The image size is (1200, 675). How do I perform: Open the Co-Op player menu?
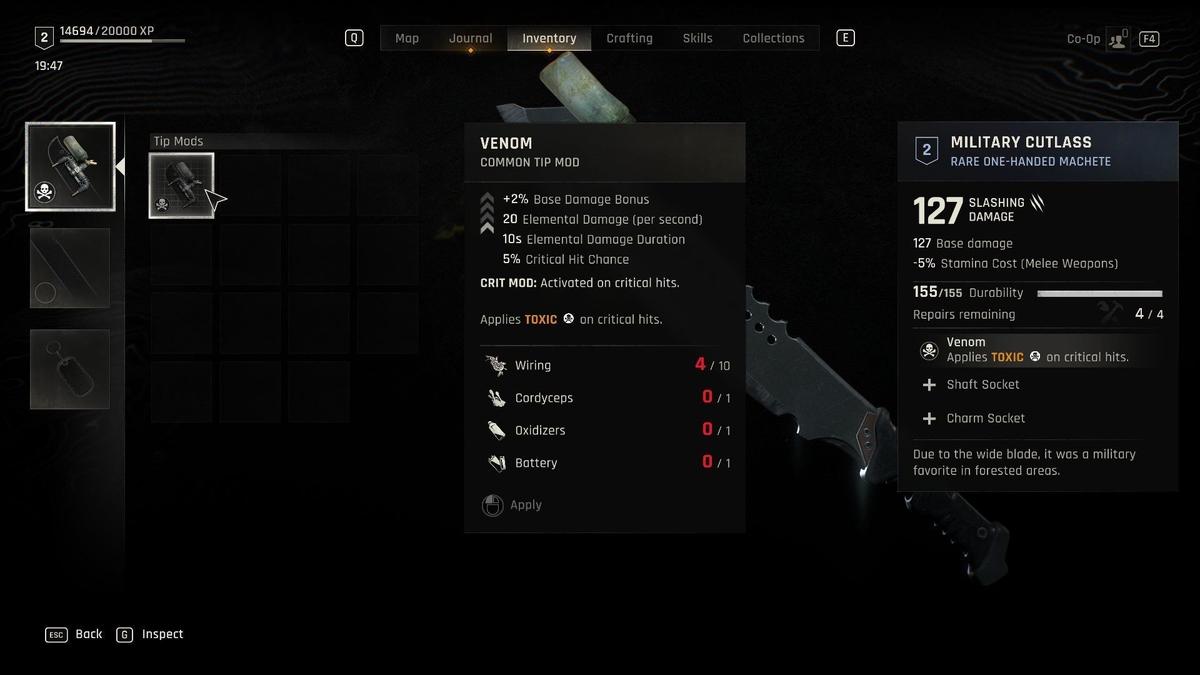[1115, 39]
